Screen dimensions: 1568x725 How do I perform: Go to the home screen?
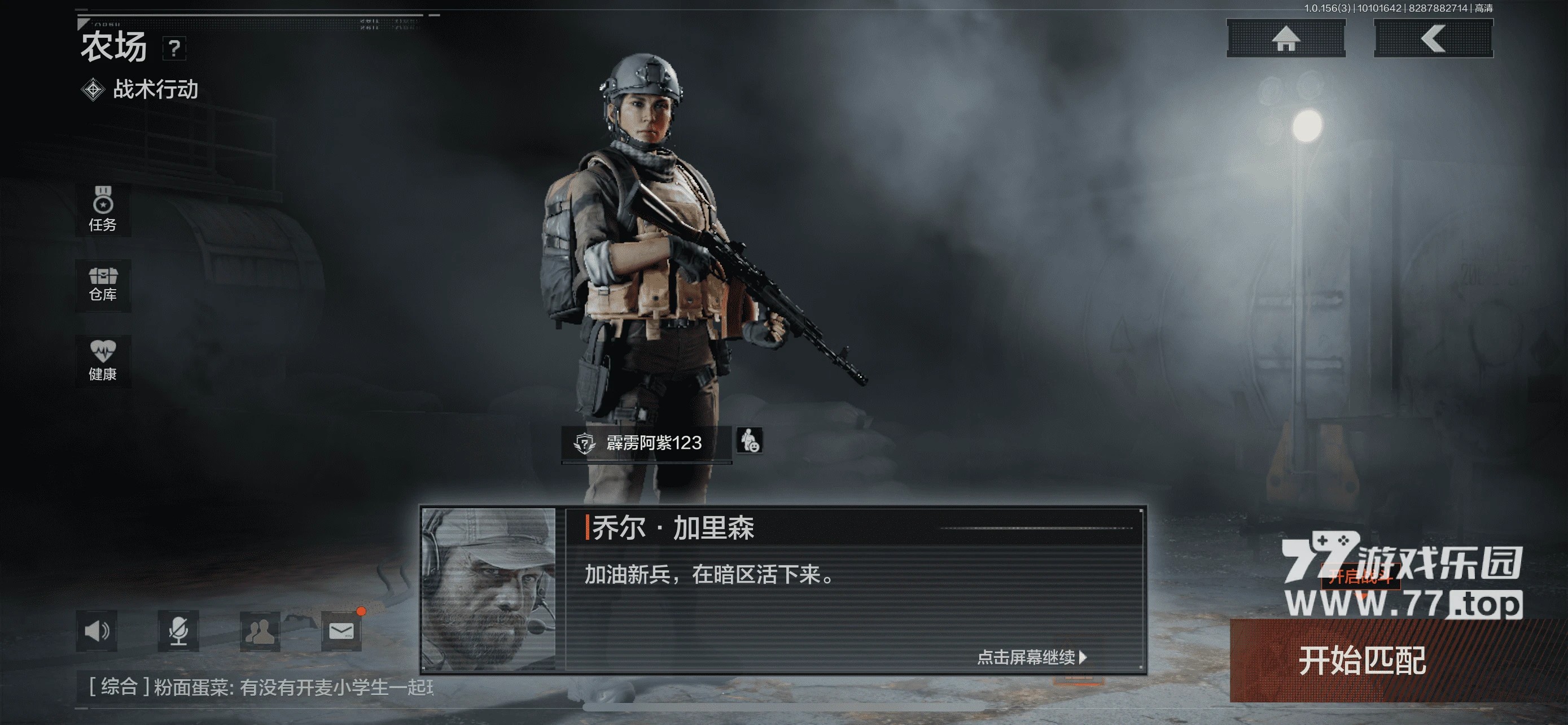1286,38
